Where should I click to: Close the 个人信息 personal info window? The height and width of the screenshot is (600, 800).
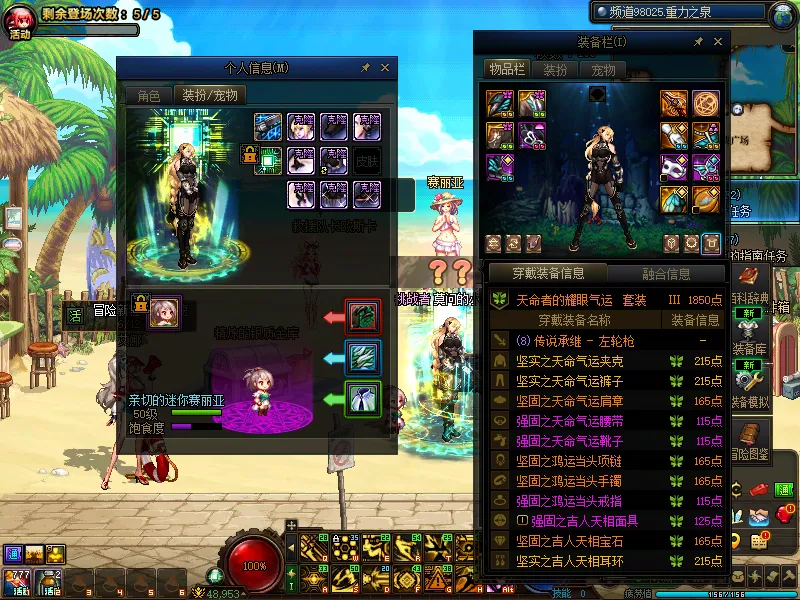click(385, 68)
